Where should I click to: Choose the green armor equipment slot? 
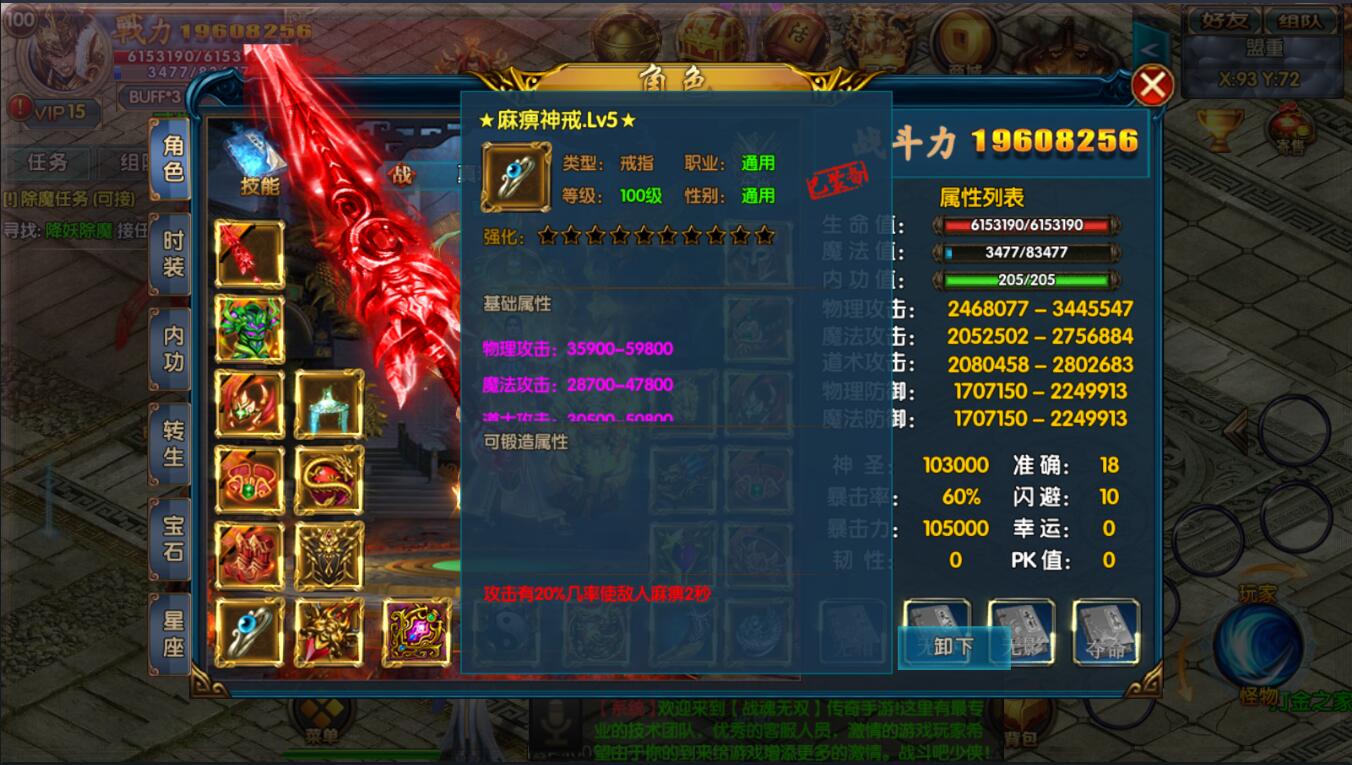coord(250,329)
